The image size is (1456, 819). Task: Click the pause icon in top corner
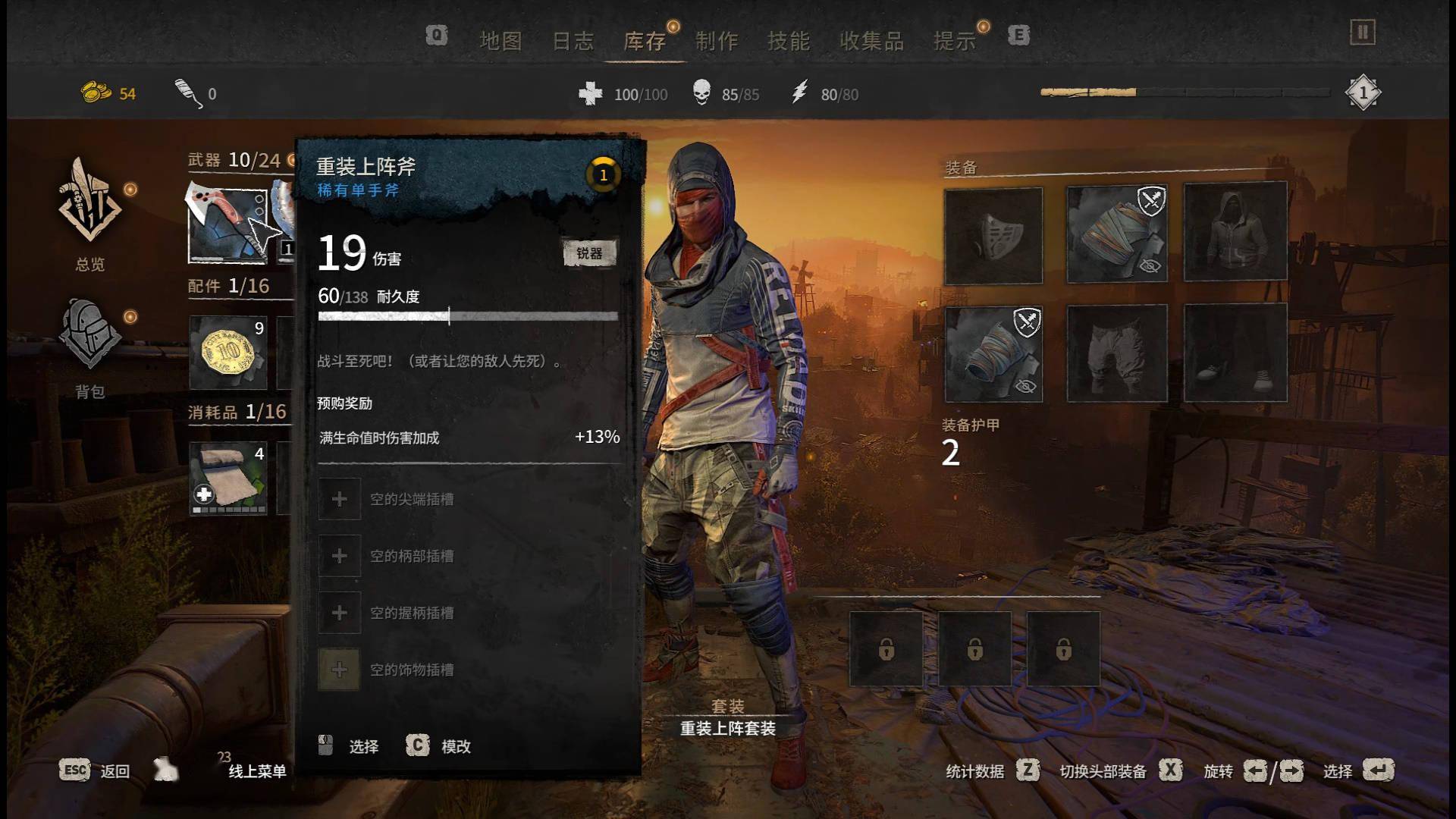click(x=1362, y=33)
